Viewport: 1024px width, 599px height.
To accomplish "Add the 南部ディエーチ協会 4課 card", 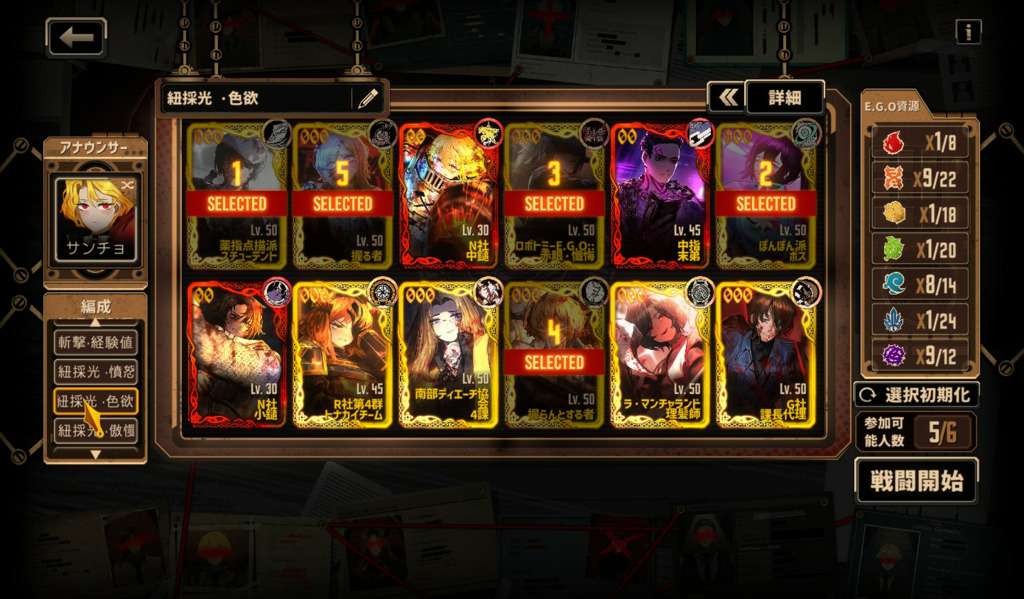I will click(x=448, y=354).
